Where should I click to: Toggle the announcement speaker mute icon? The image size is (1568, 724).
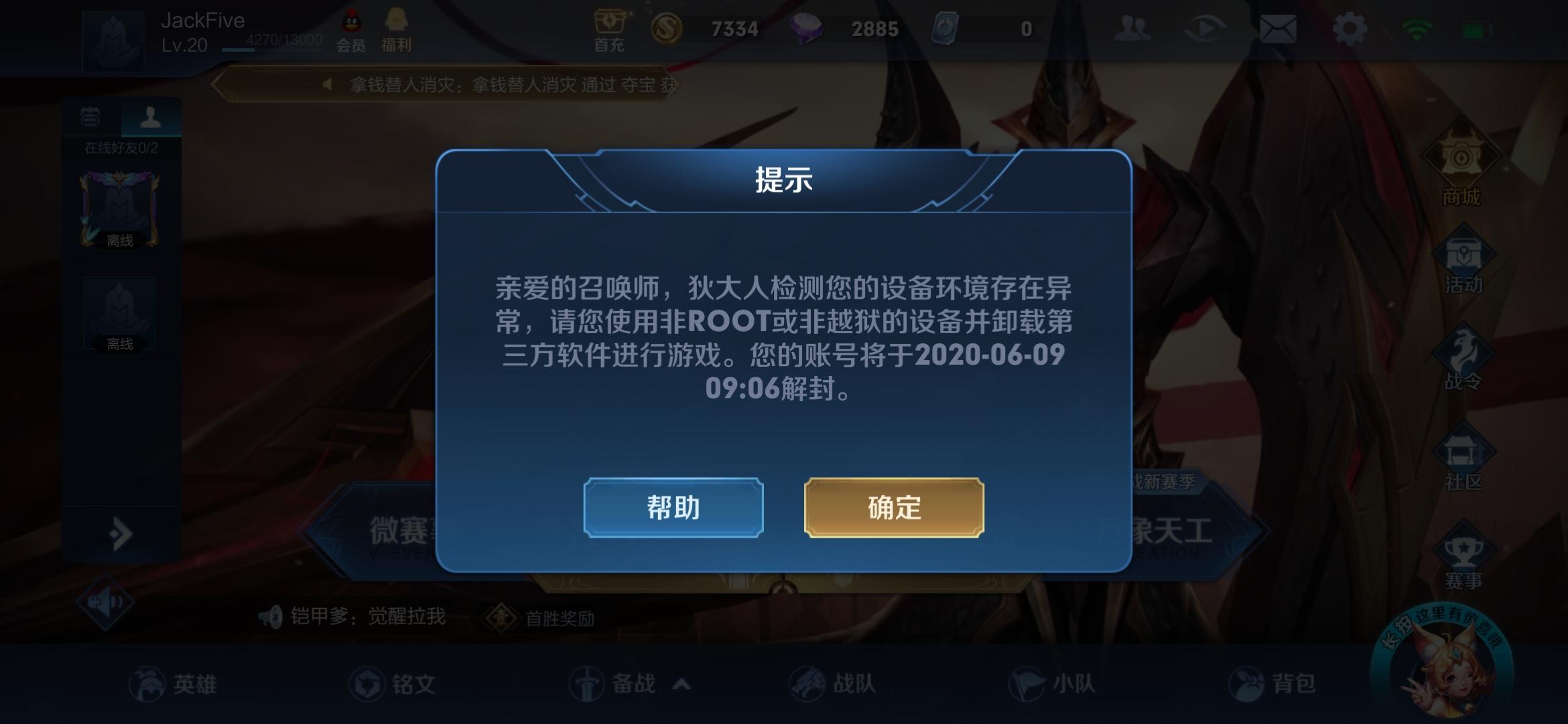pyautogui.click(x=104, y=600)
